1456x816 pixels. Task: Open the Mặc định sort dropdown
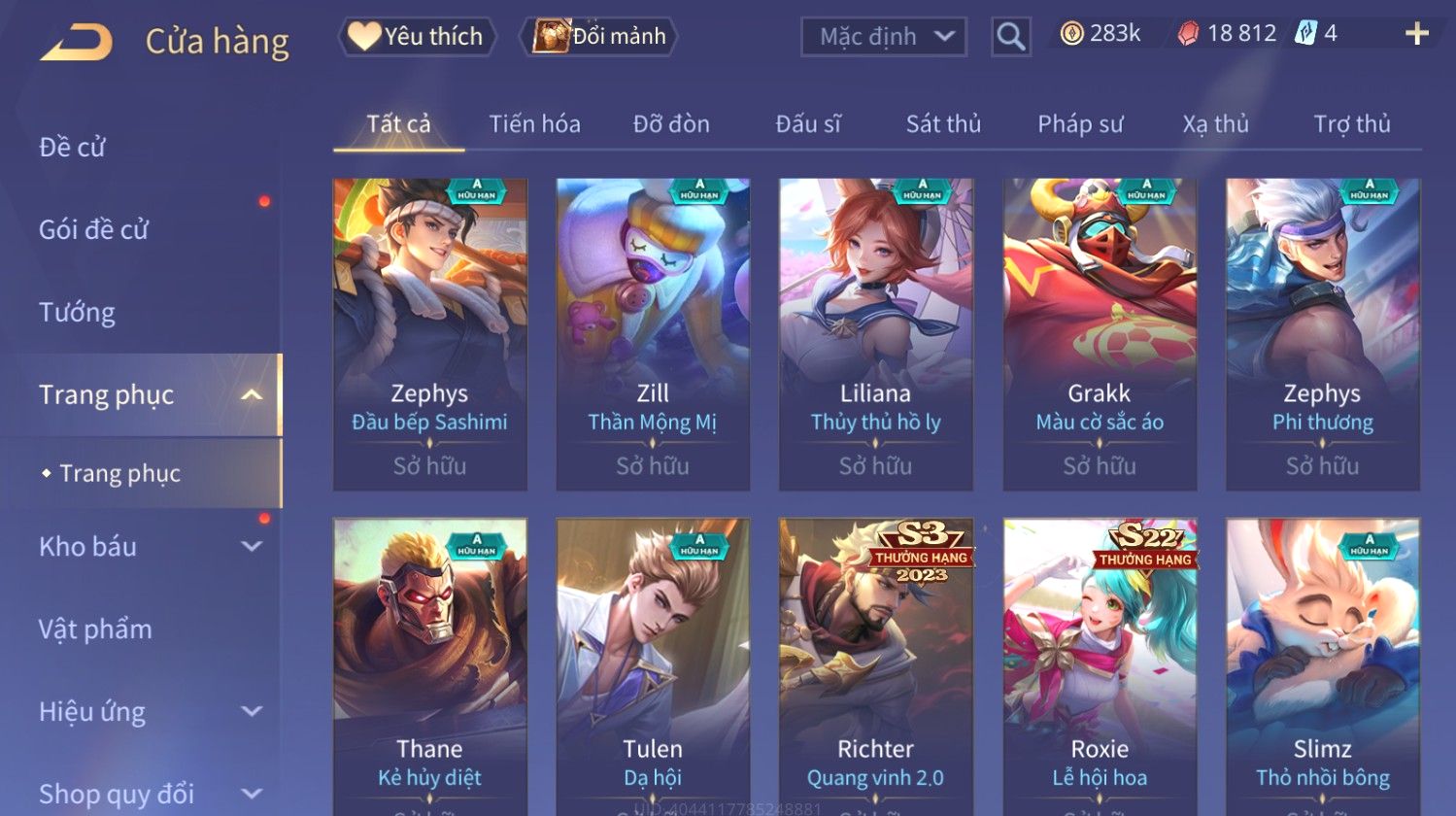pyautogui.click(x=884, y=37)
